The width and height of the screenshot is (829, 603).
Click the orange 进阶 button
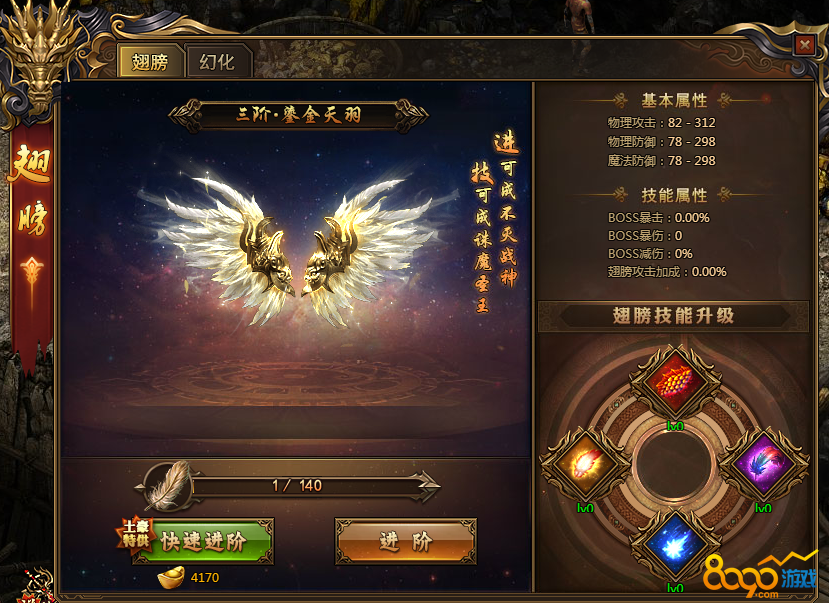(405, 541)
